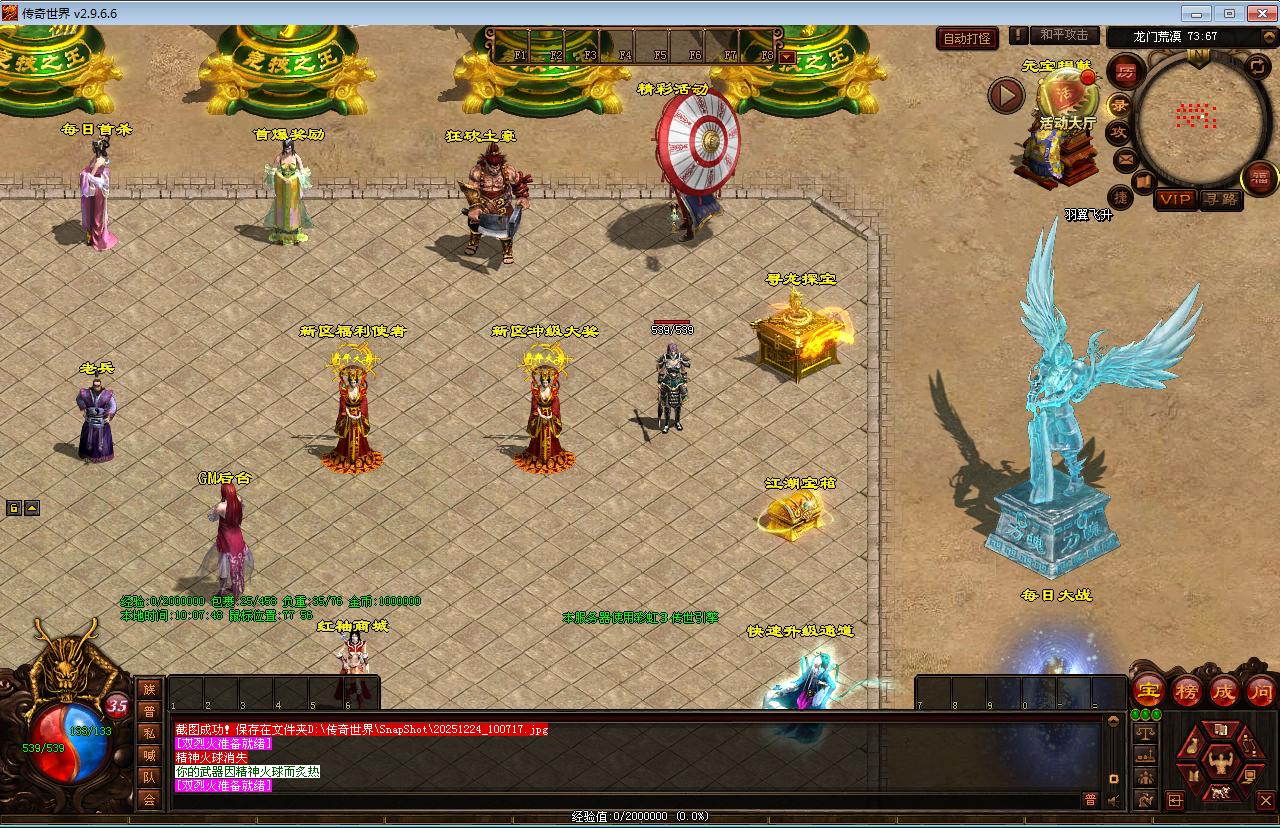Open the 成 achievements button

click(x=1225, y=690)
